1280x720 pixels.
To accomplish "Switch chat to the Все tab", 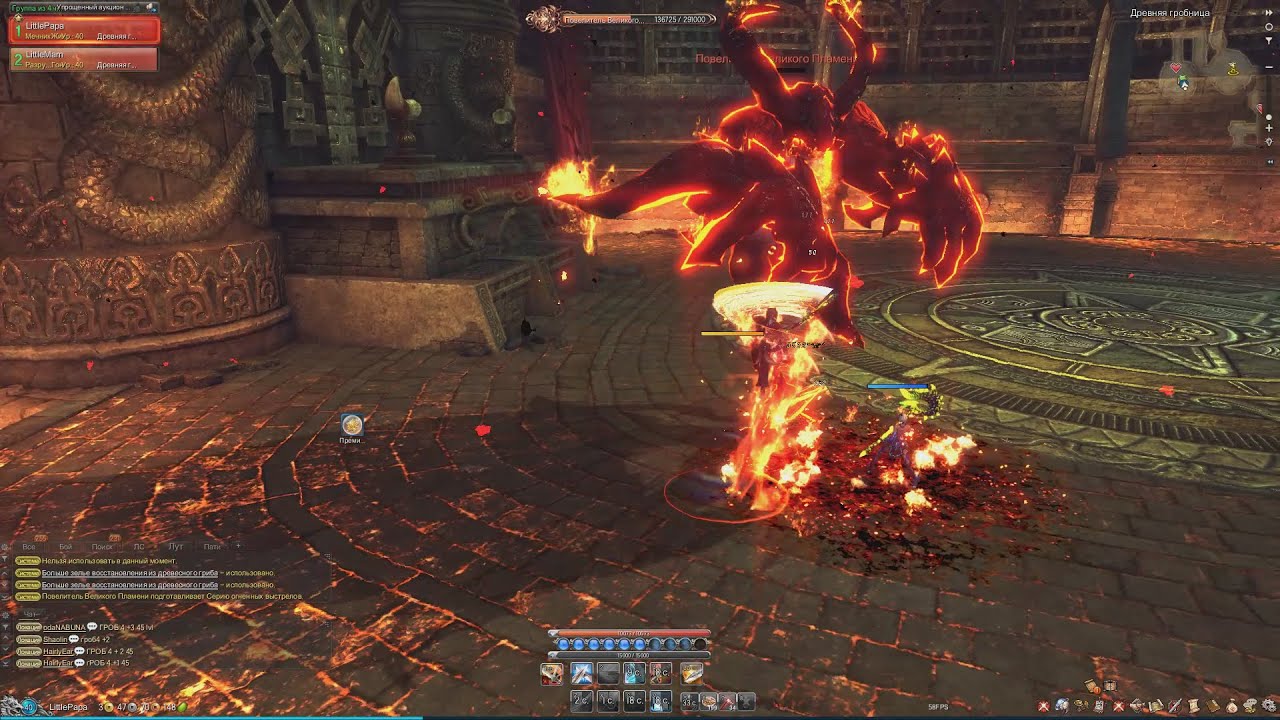I will 30,547.
